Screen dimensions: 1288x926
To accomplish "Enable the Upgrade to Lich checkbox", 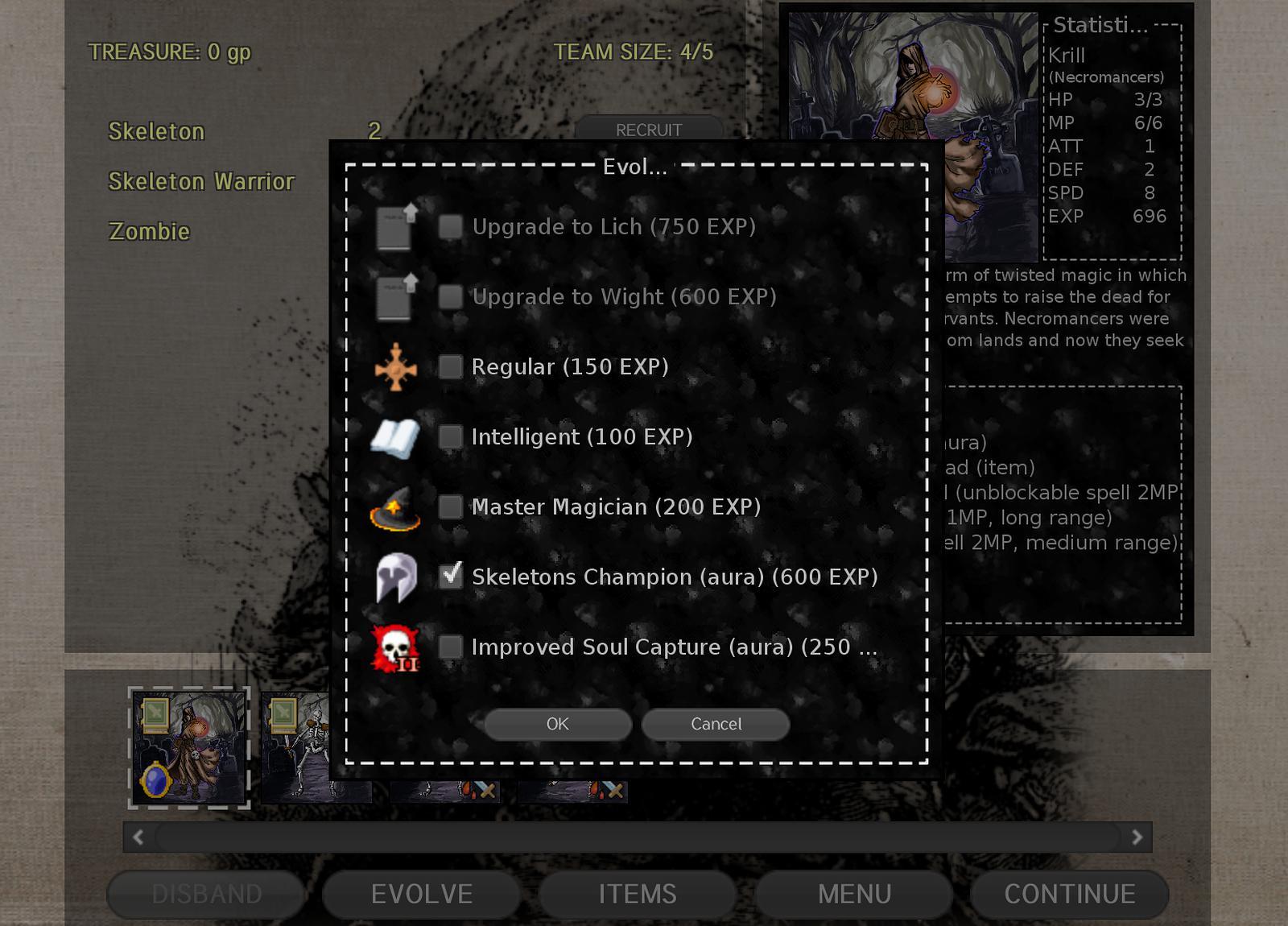I will coord(449,226).
